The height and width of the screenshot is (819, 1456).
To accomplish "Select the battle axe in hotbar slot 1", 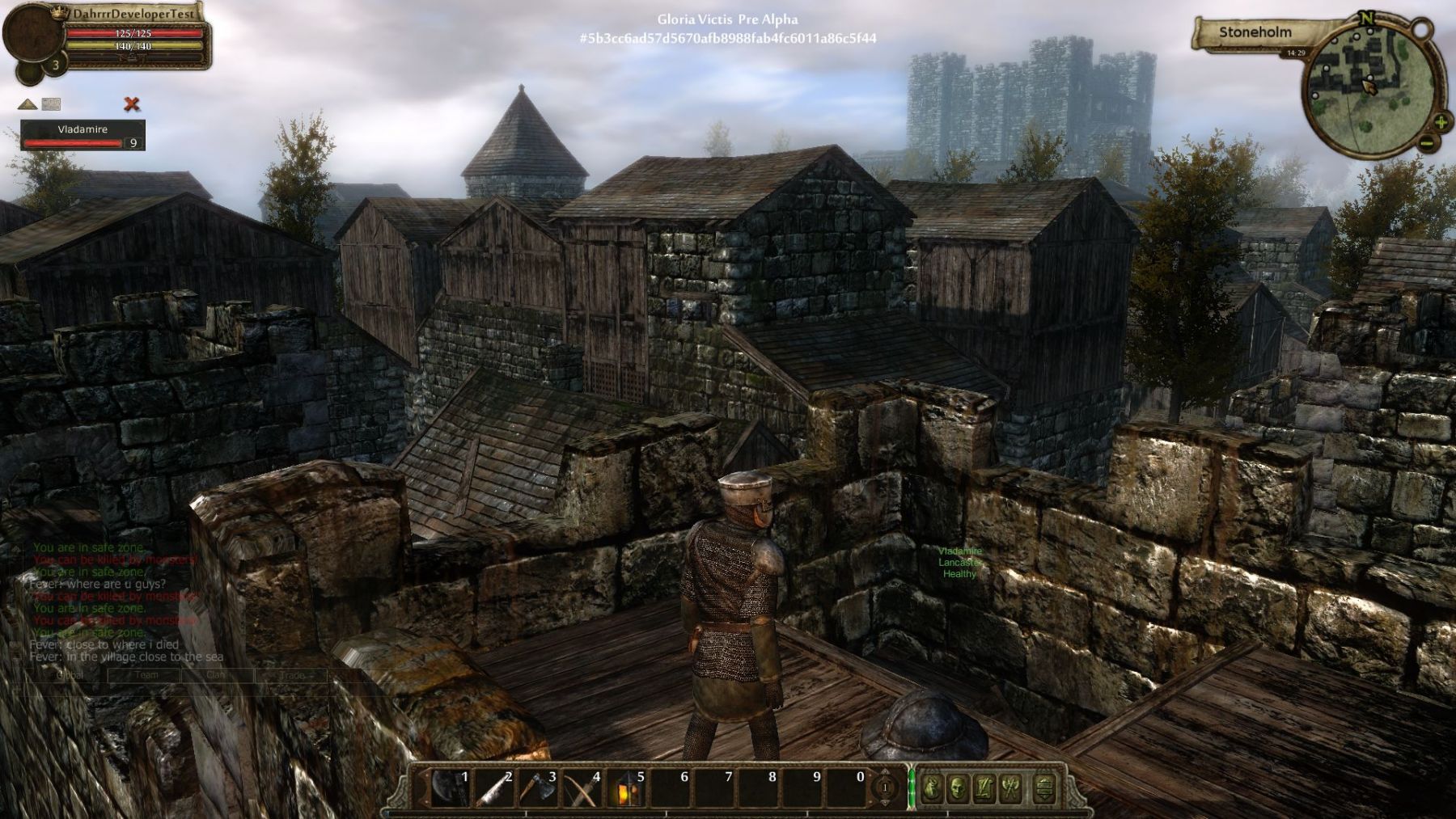I will point(448,787).
